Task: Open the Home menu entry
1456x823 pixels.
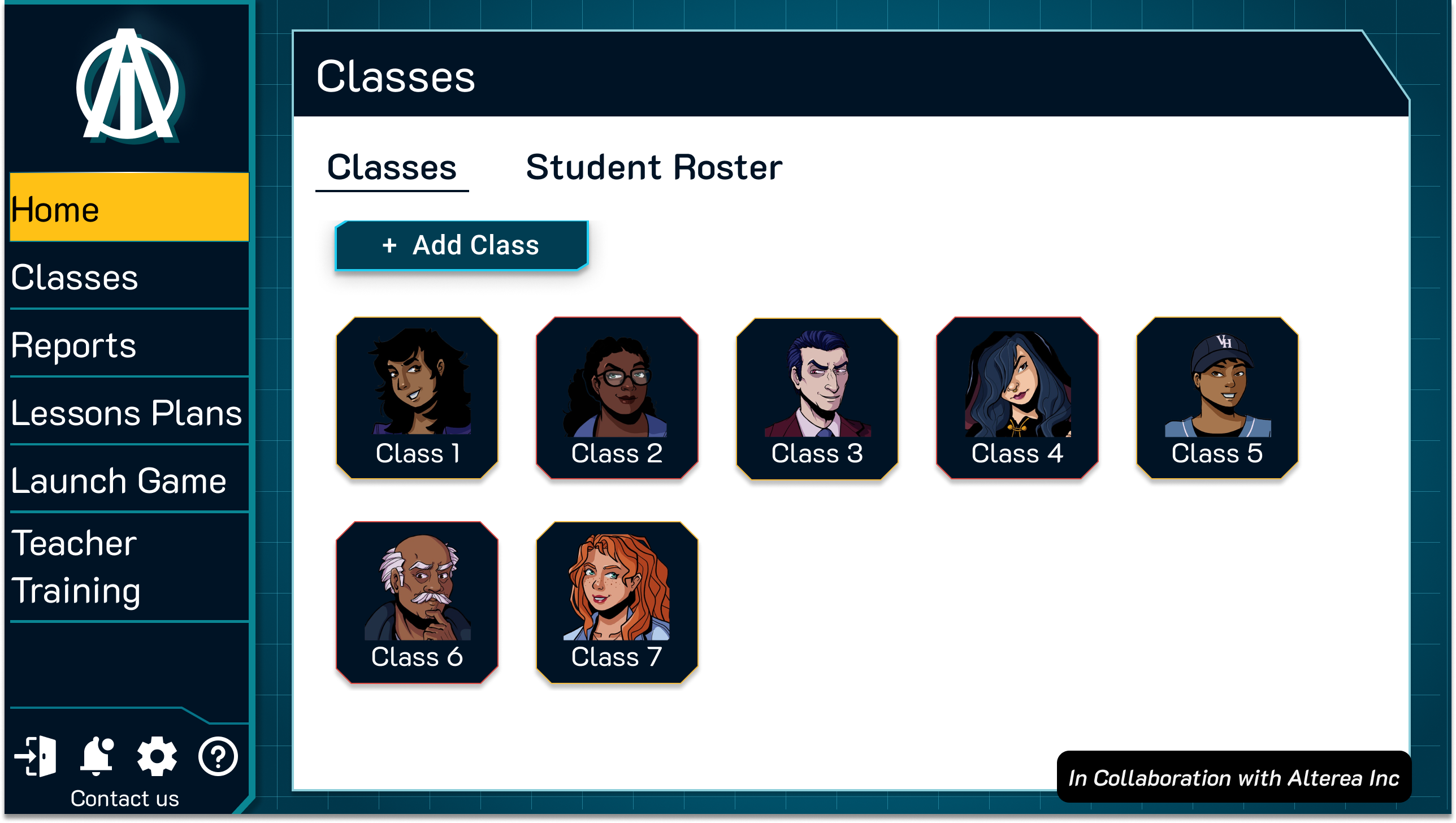Action: (129, 208)
